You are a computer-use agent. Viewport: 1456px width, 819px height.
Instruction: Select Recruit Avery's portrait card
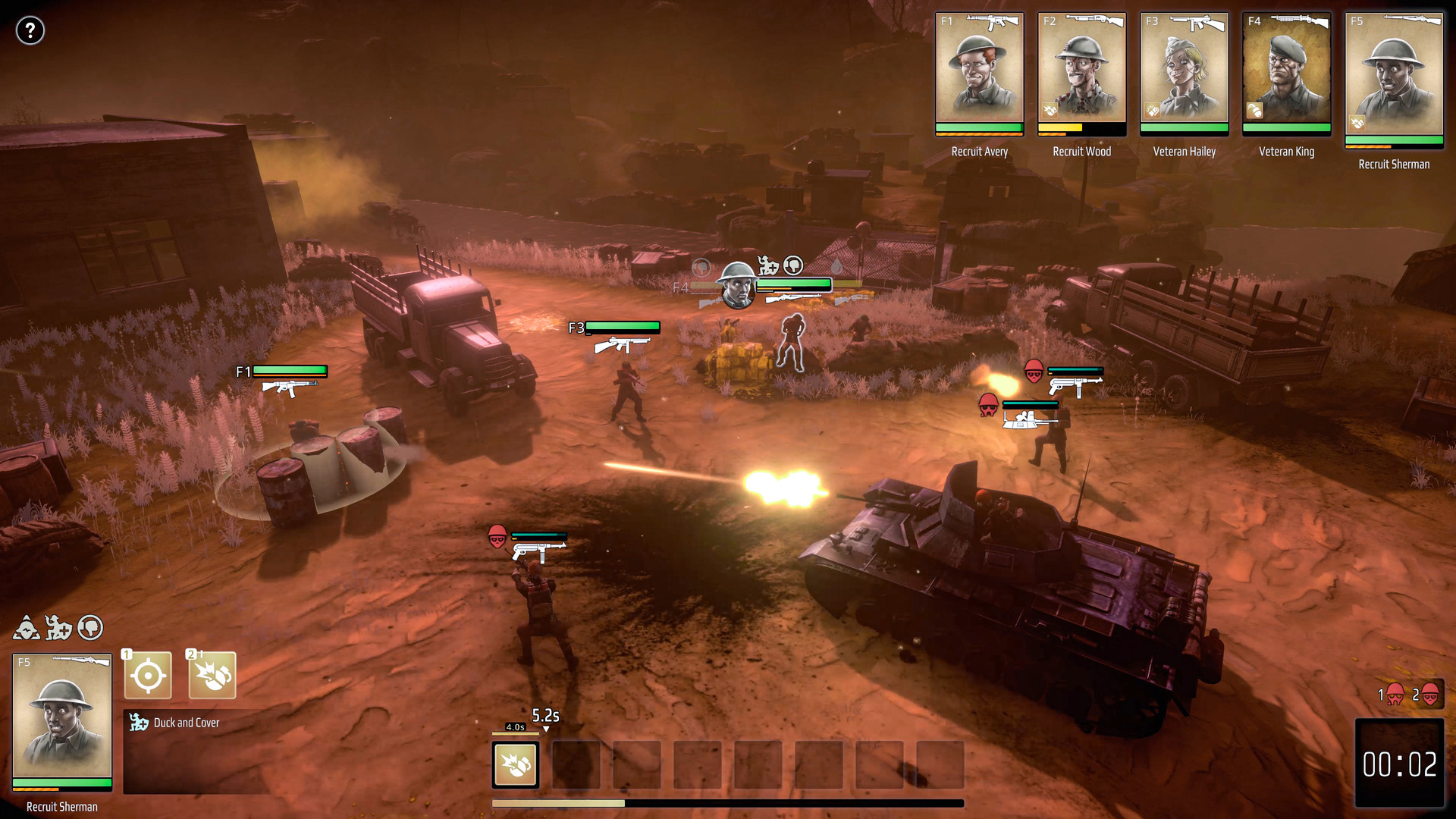[x=979, y=72]
